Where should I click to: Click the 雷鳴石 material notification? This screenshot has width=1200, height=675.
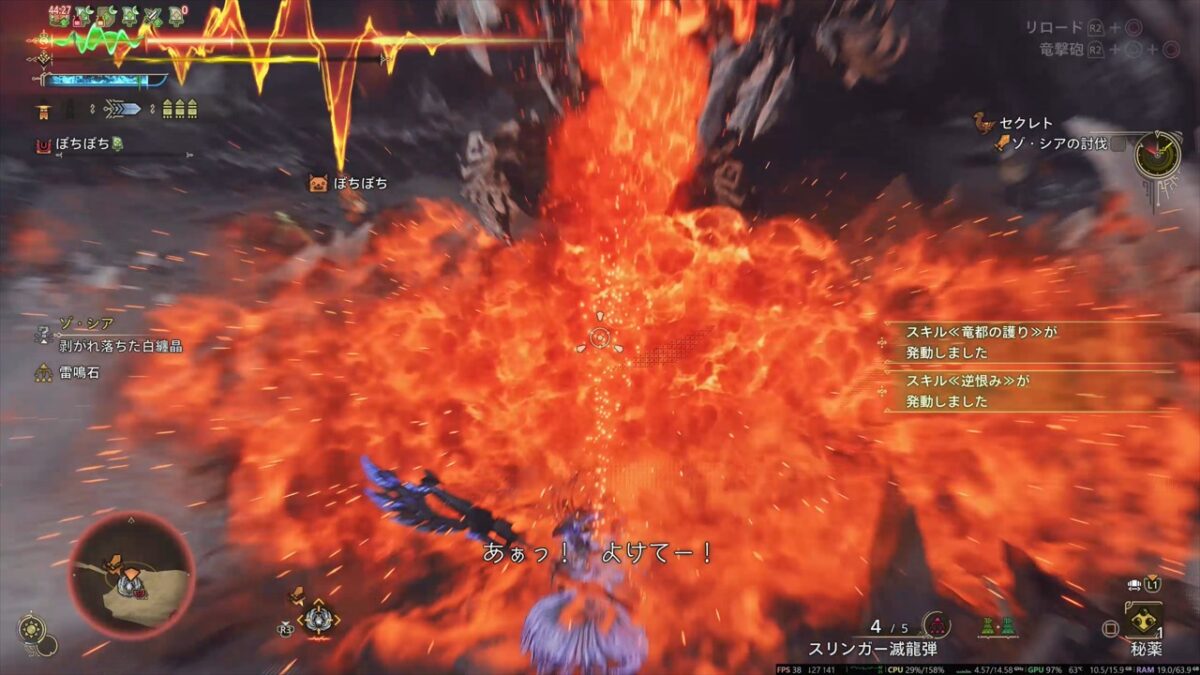coord(79,372)
